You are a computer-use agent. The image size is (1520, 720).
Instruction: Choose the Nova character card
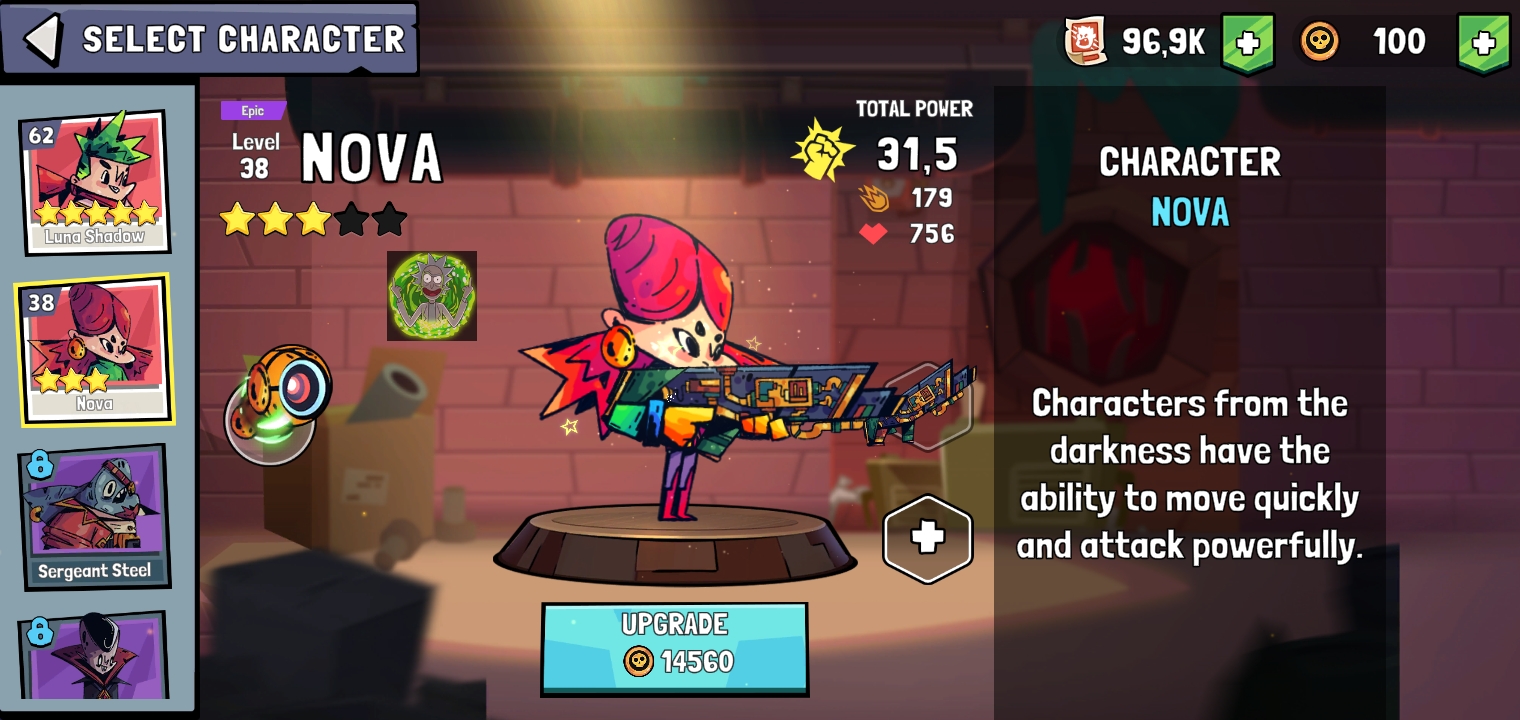pyautogui.click(x=94, y=349)
